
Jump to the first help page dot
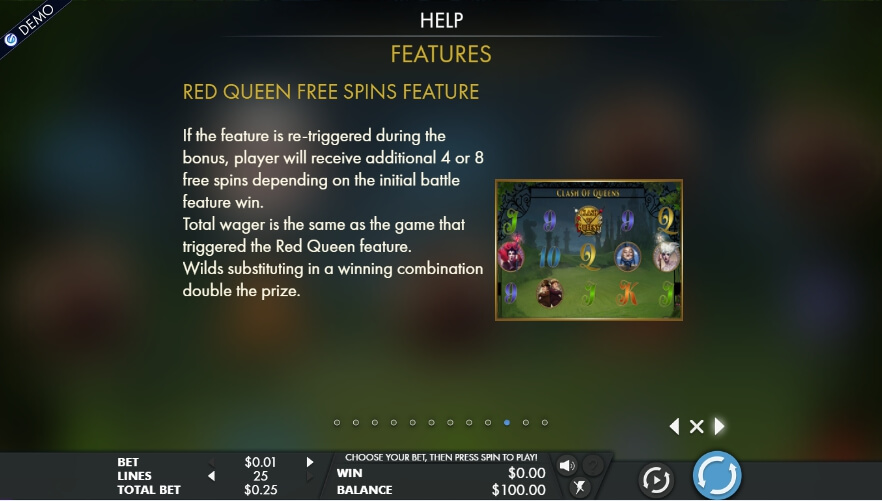point(337,423)
